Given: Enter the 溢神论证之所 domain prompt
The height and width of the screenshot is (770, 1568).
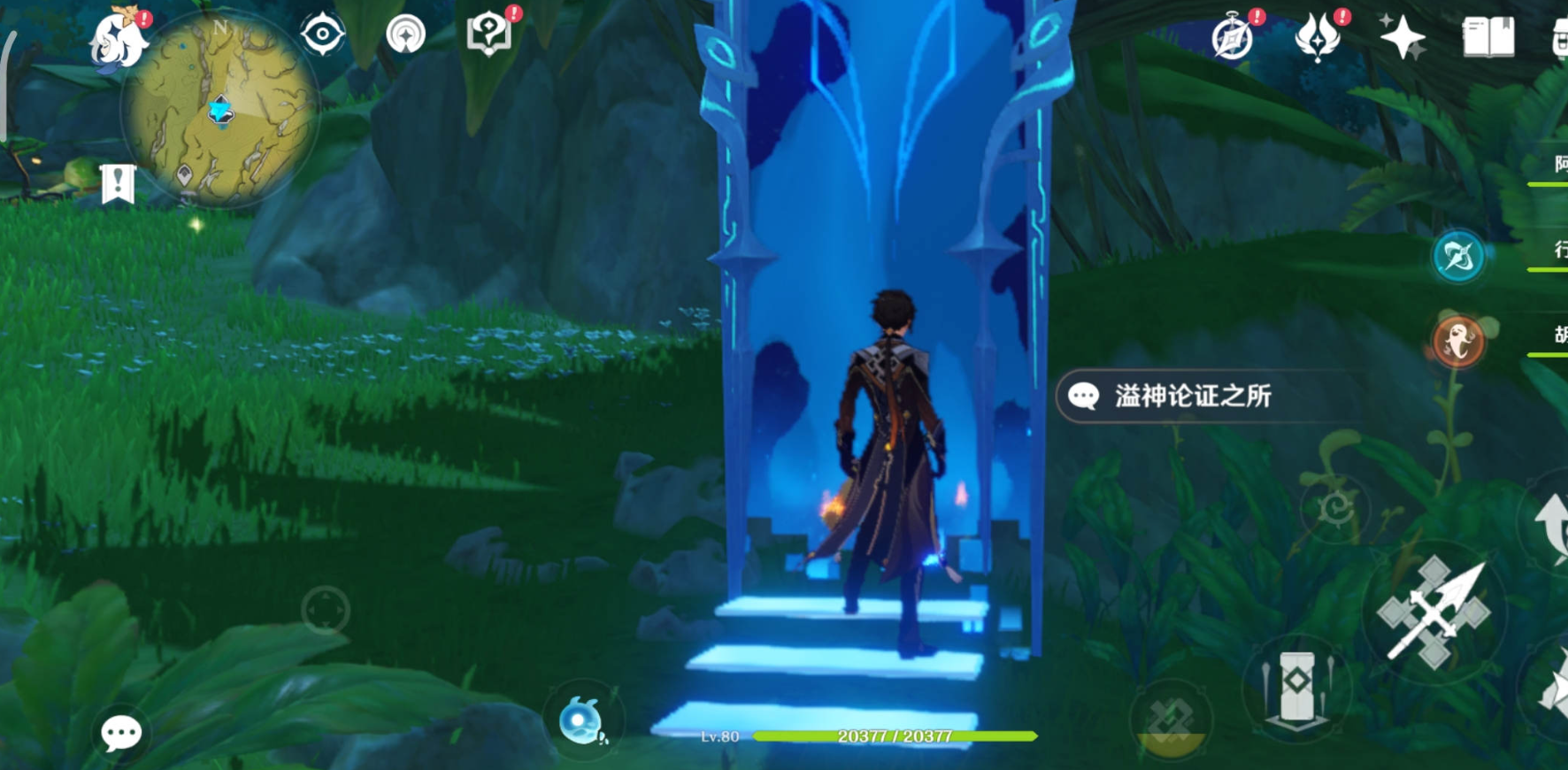Looking at the screenshot, I should pyautogui.click(x=1191, y=396).
